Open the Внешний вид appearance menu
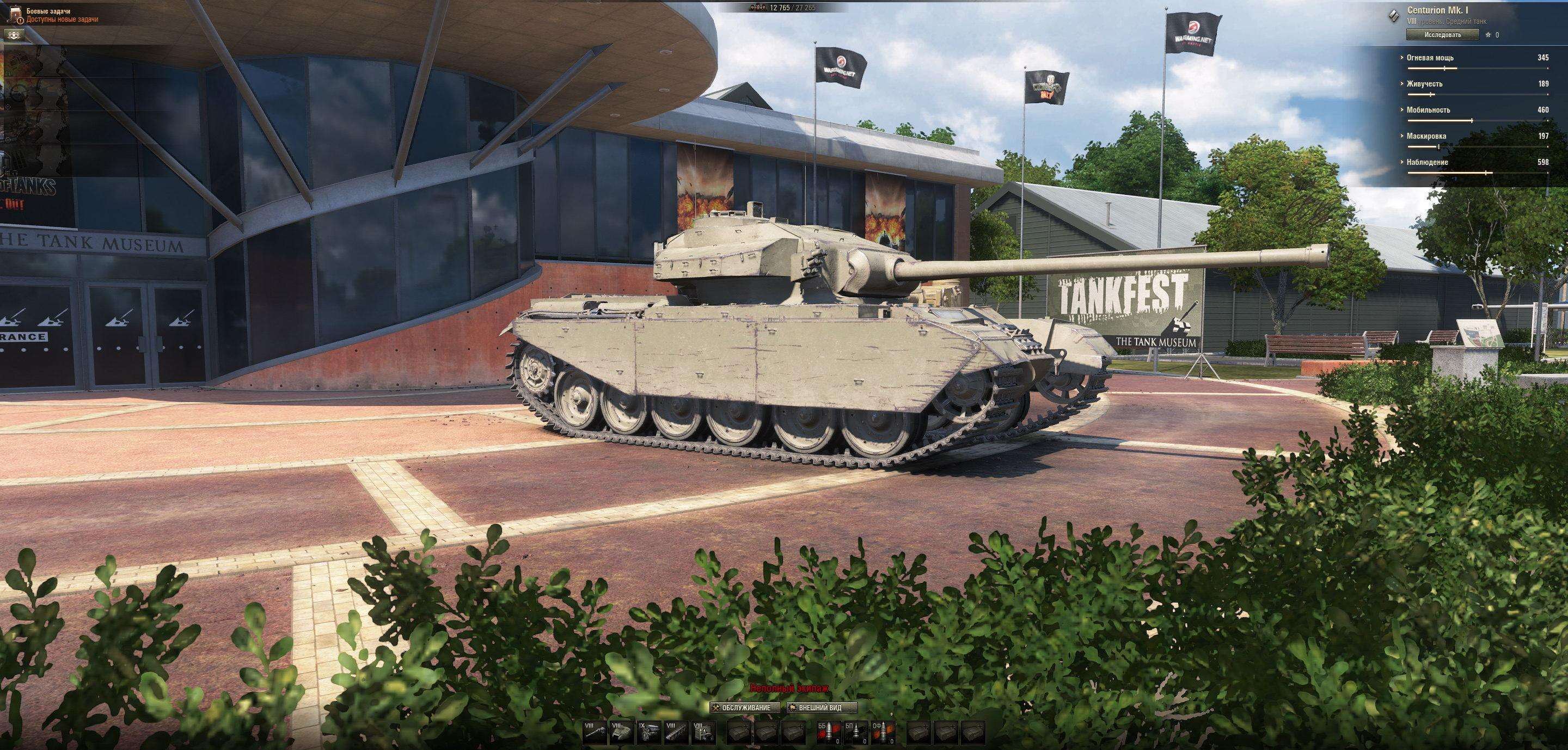Image resolution: width=1568 pixels, height=750 pixels. coord(822,708)
